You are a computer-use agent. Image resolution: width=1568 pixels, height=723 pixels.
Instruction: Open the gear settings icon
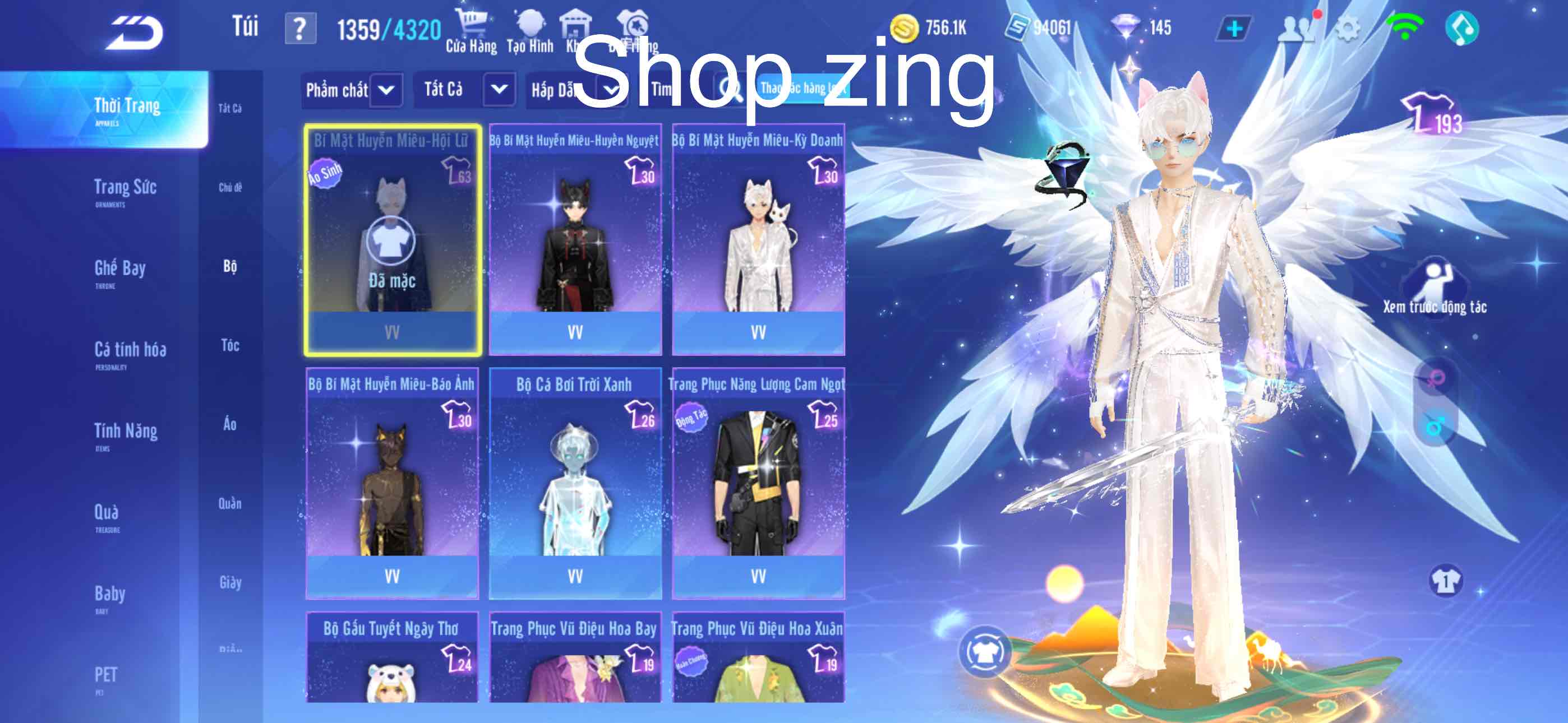pos(1348,29)
